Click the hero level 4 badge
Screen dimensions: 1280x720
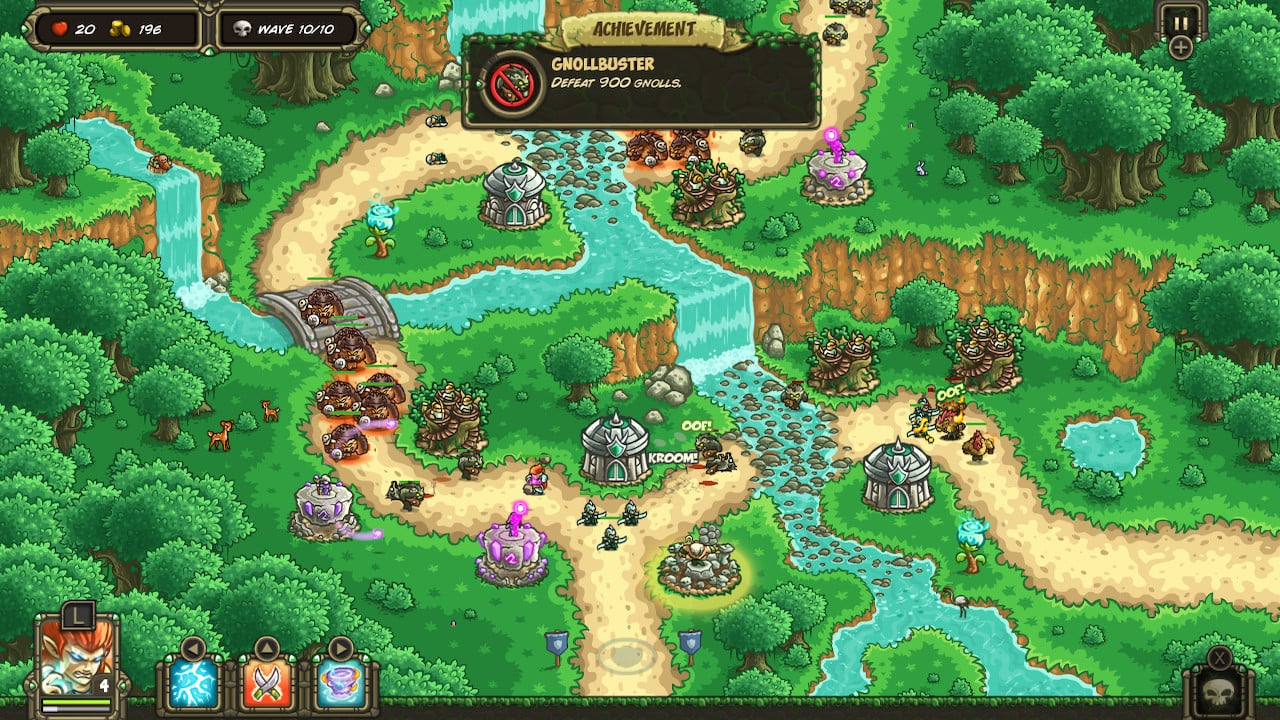(x=104, y=685)
